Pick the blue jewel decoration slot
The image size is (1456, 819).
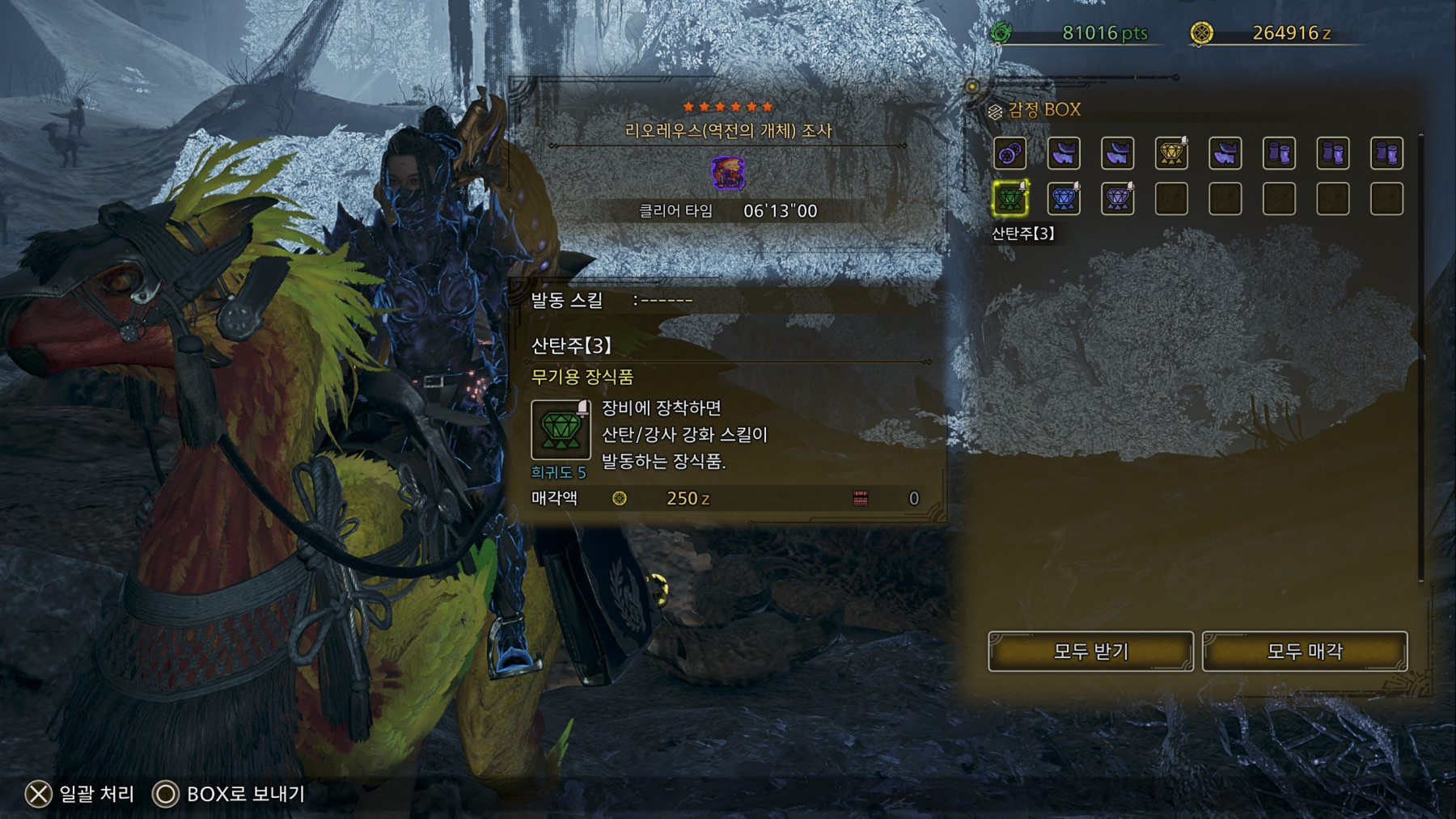click(1064, 199)
